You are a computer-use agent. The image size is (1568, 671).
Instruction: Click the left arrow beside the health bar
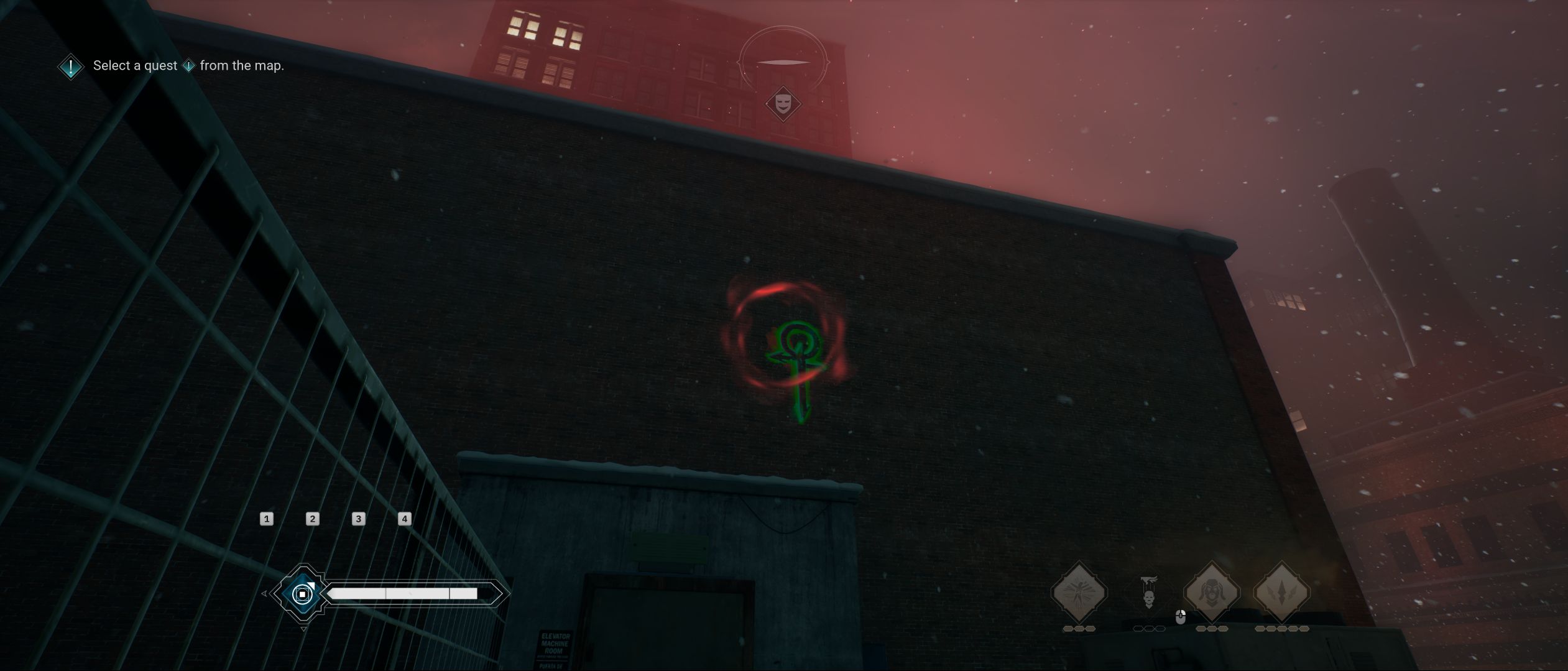click(x=264, y=594)
